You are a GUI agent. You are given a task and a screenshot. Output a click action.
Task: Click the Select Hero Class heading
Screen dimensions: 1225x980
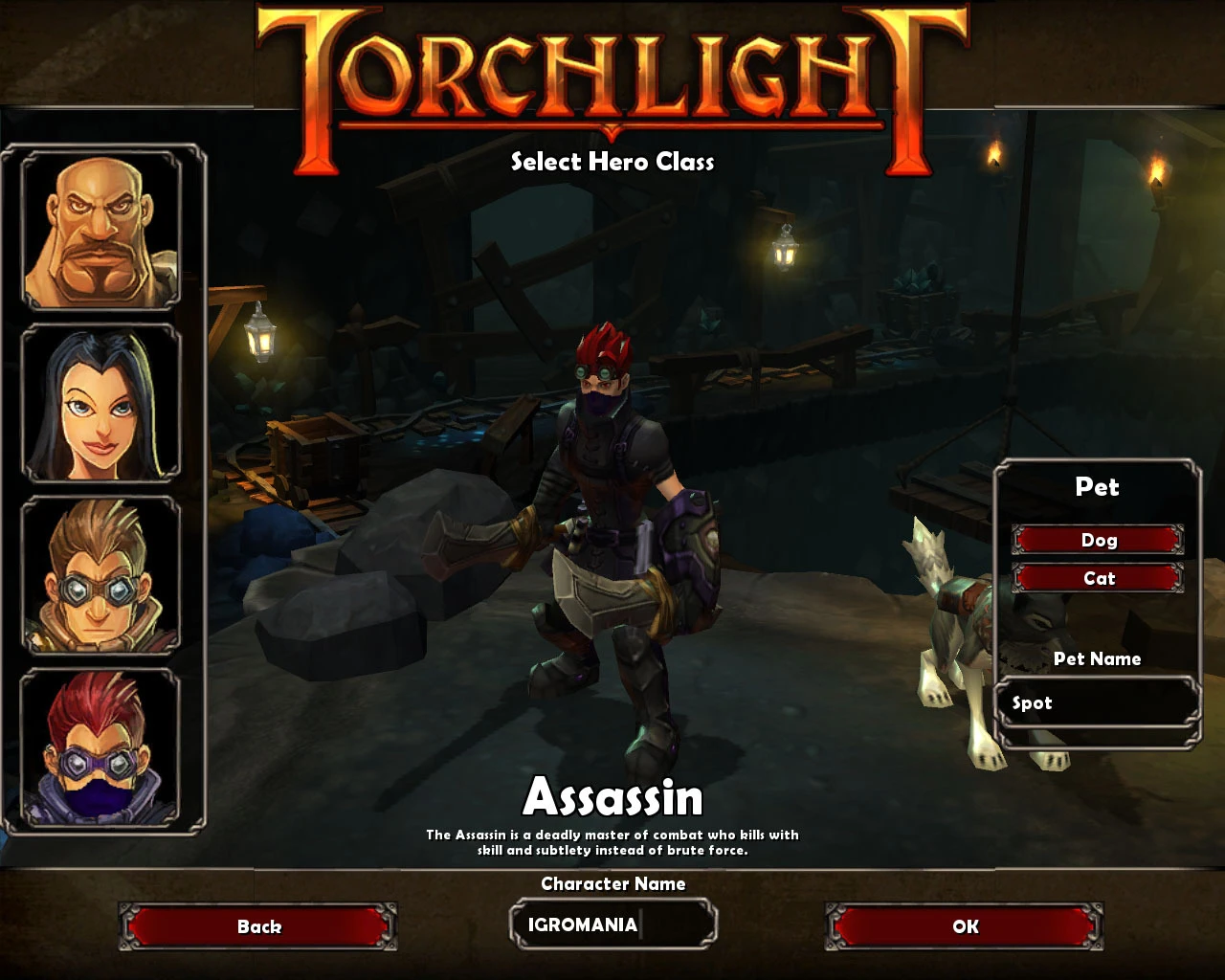(x=612, y=163)
